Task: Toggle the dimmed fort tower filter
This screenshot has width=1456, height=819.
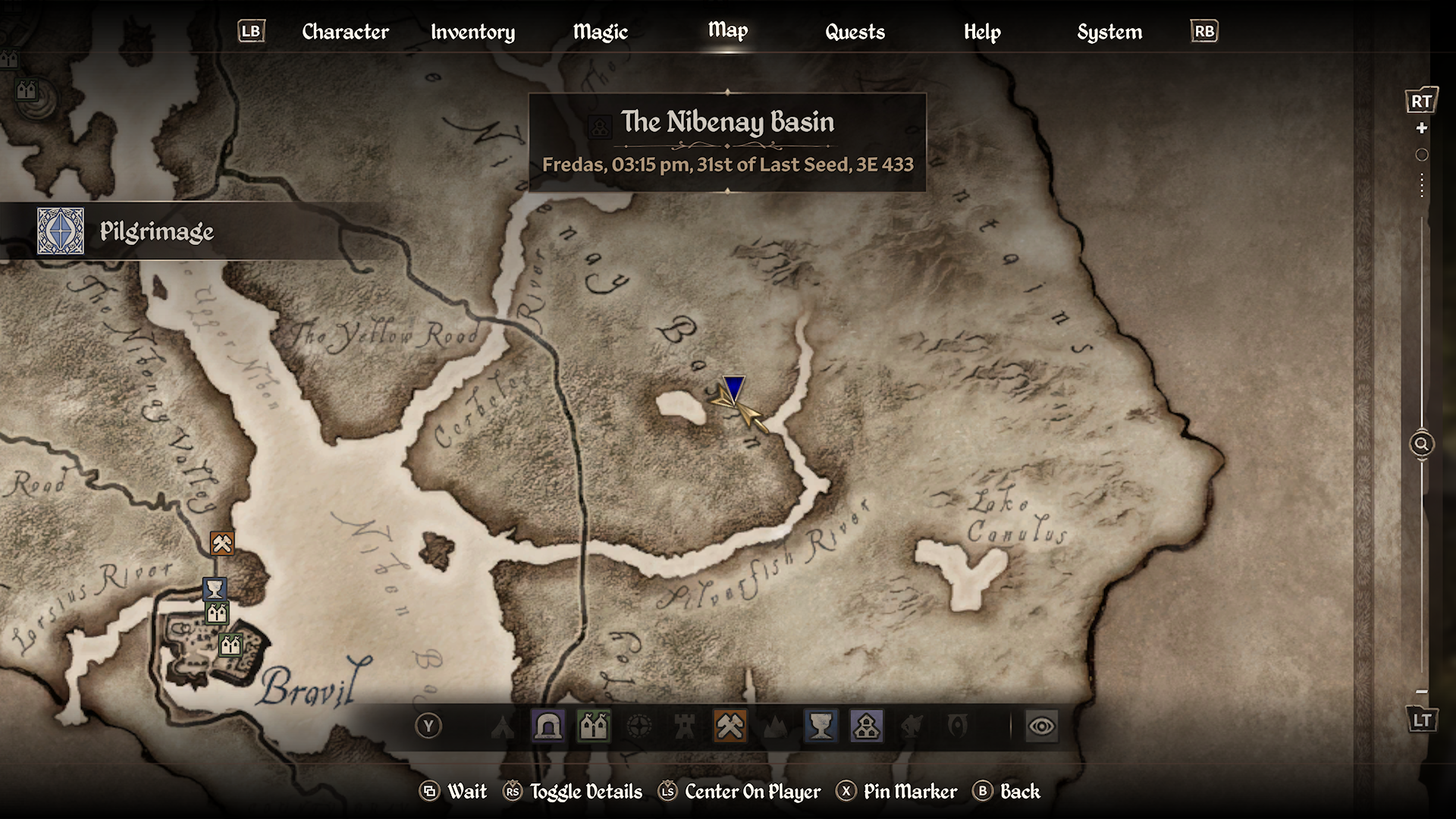Action: [x=685, y=726]
